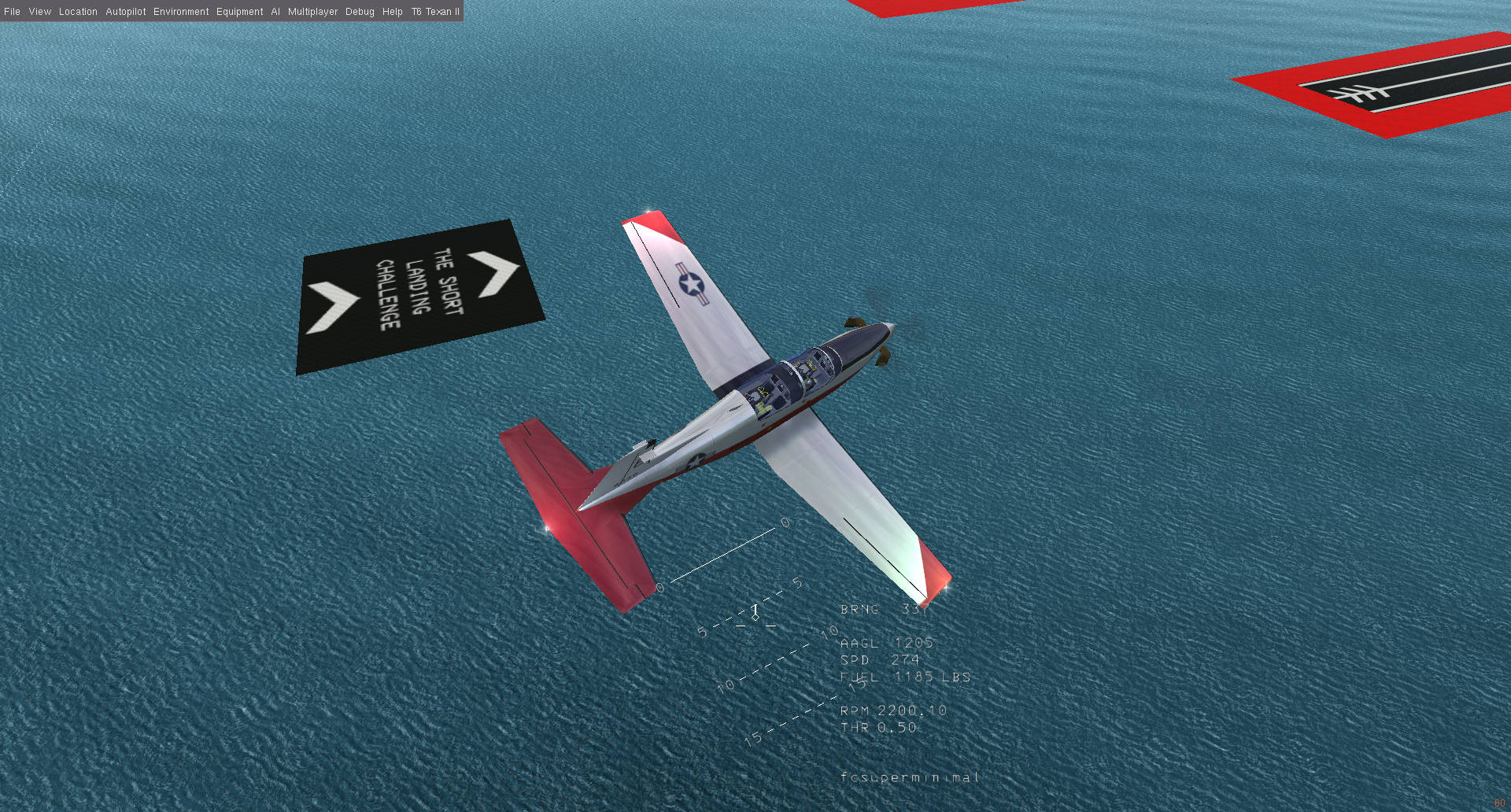Open the AI menu
The height and width of the screenshot is (812, 1511).
click(x=274, y=12)
